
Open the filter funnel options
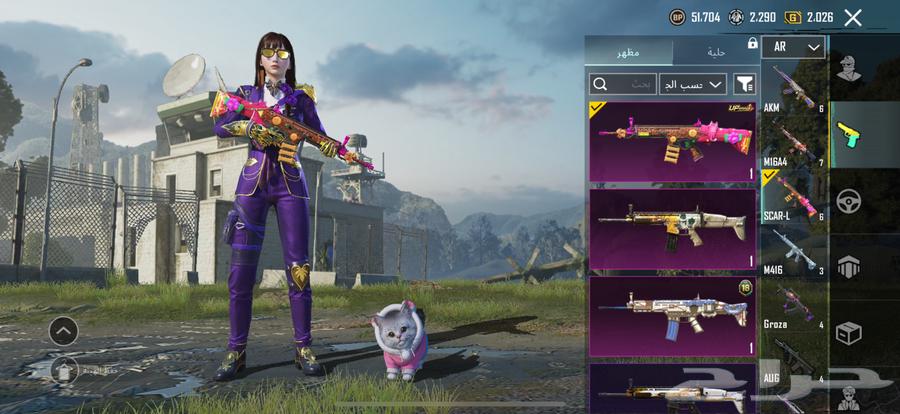(x=744, y=84)
